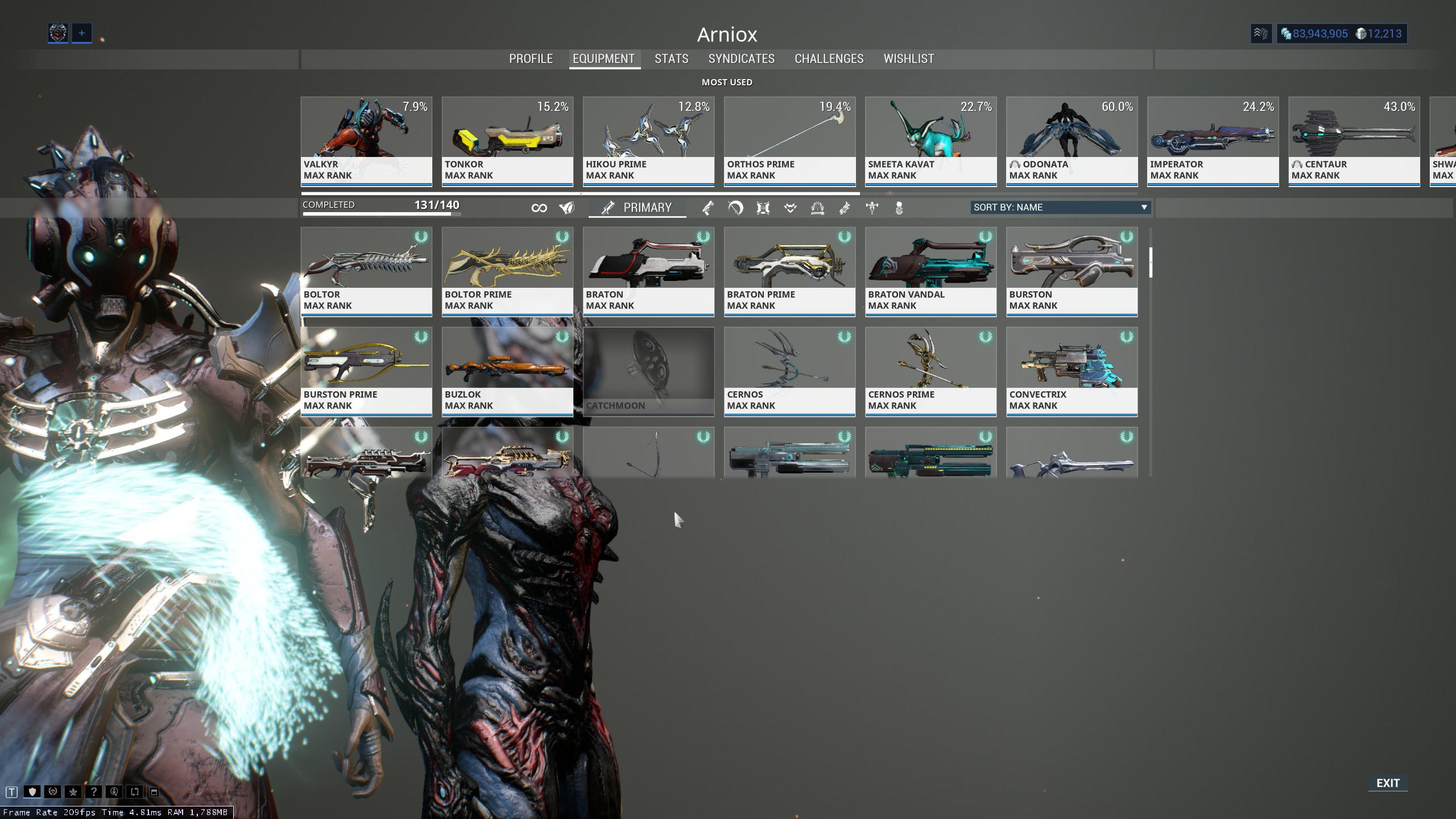Click the text chat T icon at bottom left
This screenshot has height=819, width=1456.
[x=11, y=792]
